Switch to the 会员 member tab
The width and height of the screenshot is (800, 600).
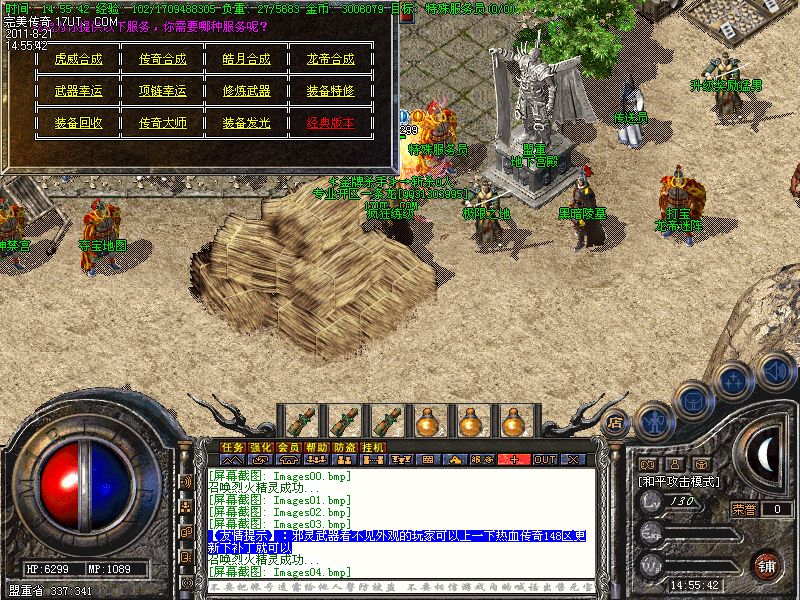(x=289, y=447)
